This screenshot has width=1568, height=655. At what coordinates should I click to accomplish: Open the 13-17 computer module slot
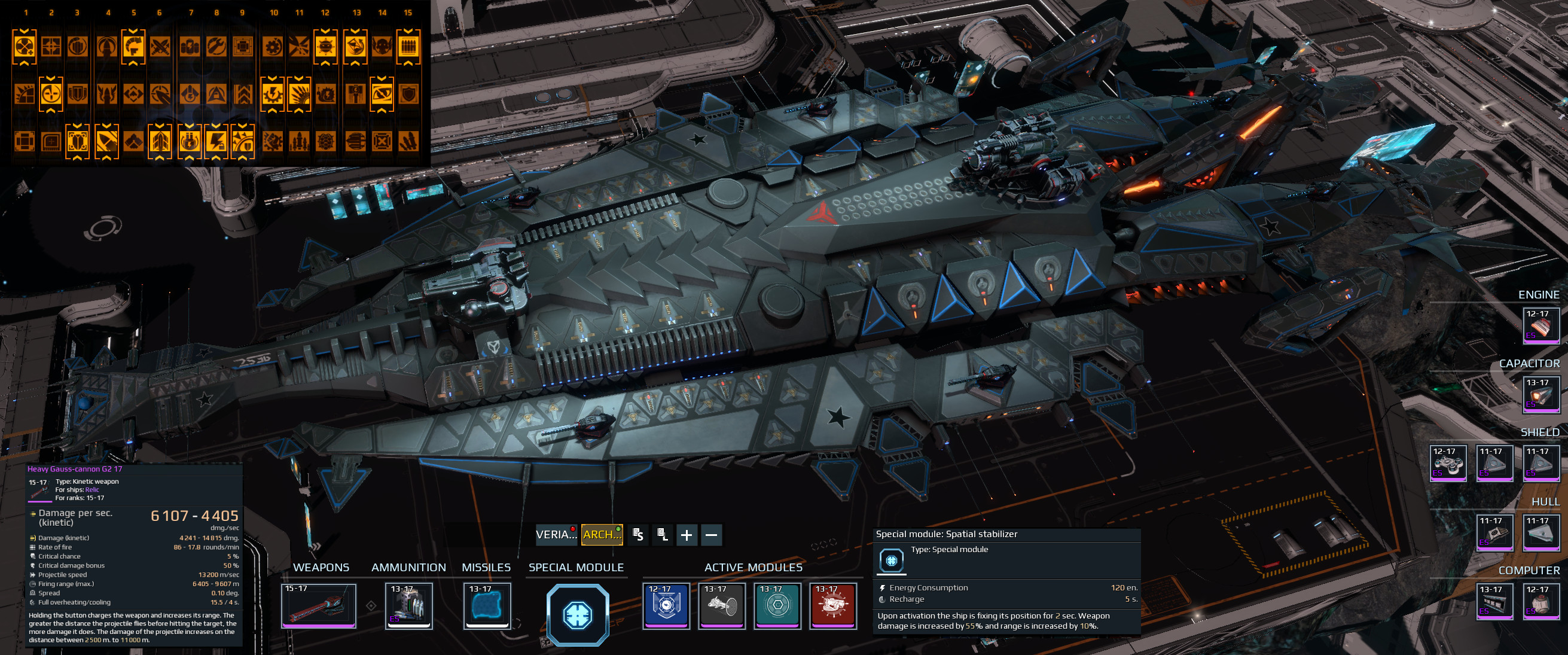(x=1495, y=601)
